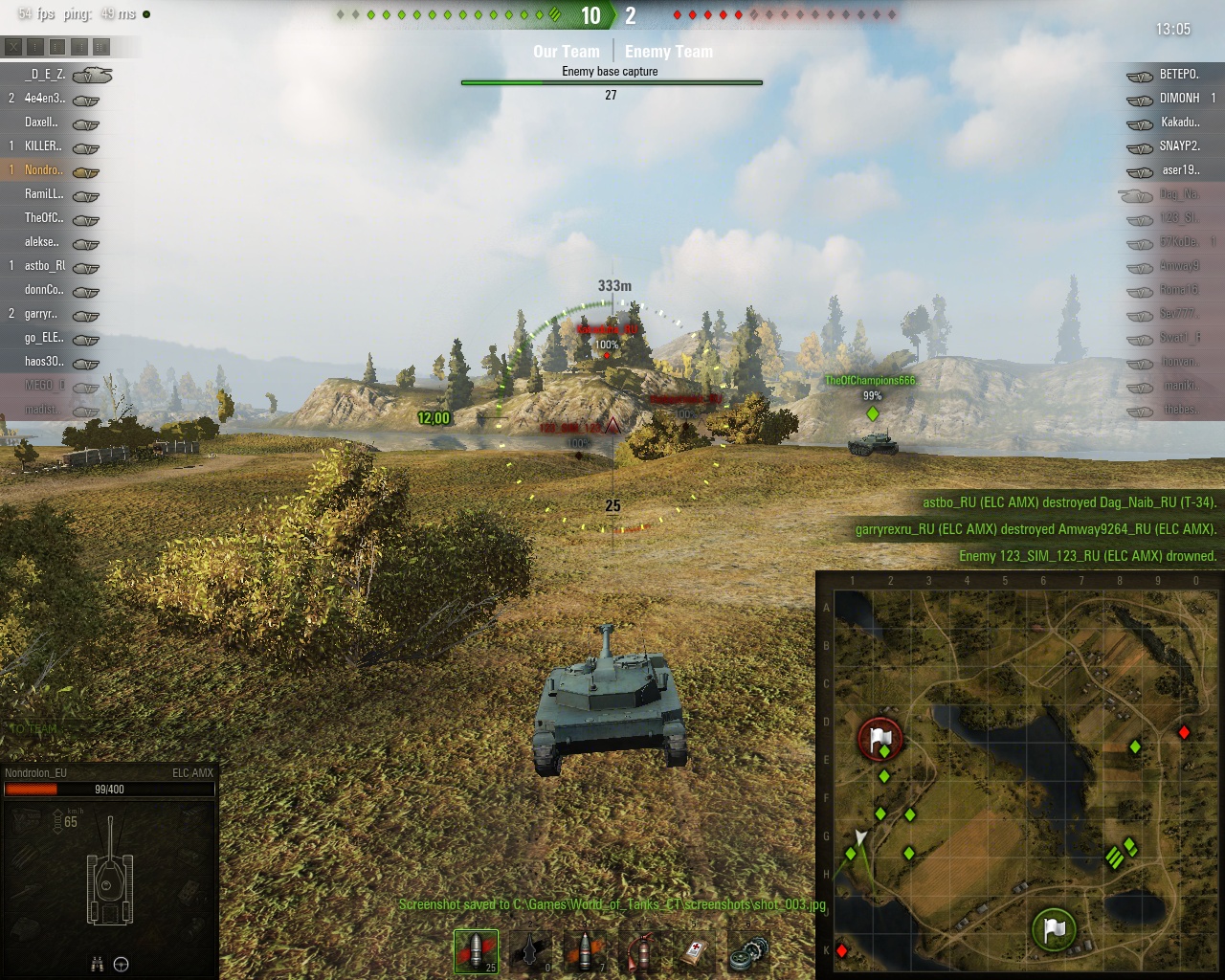Select the allied base flag on minimap
1225x980 pixels.
1054,928
